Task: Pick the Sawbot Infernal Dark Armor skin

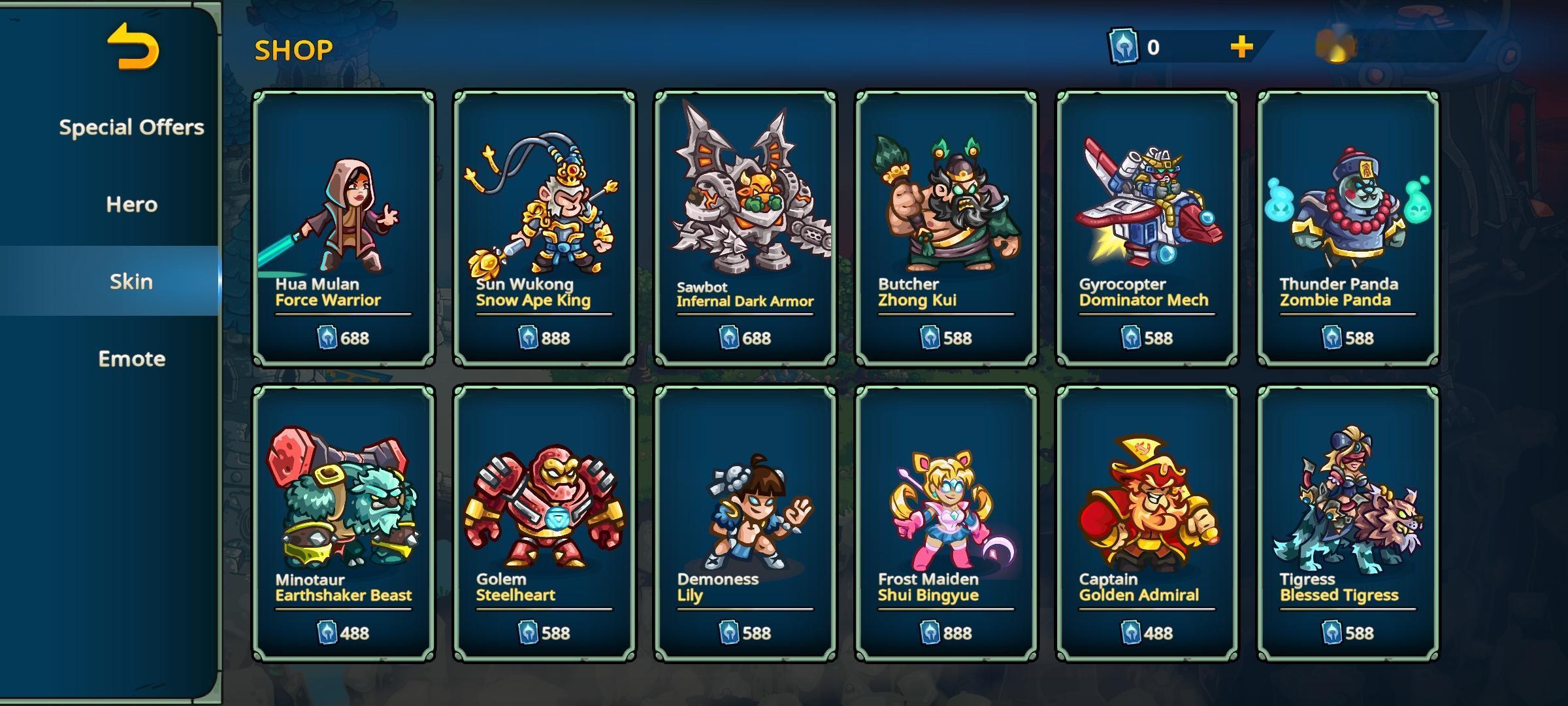Action: click(x=745, y=229)
